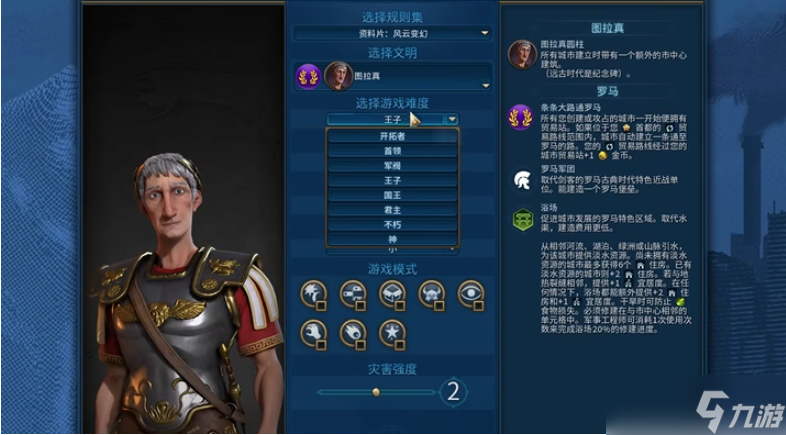Collapse the difficulty dropdown showing 王子
This screenshot has width=786, height=435.
(453, 119)
